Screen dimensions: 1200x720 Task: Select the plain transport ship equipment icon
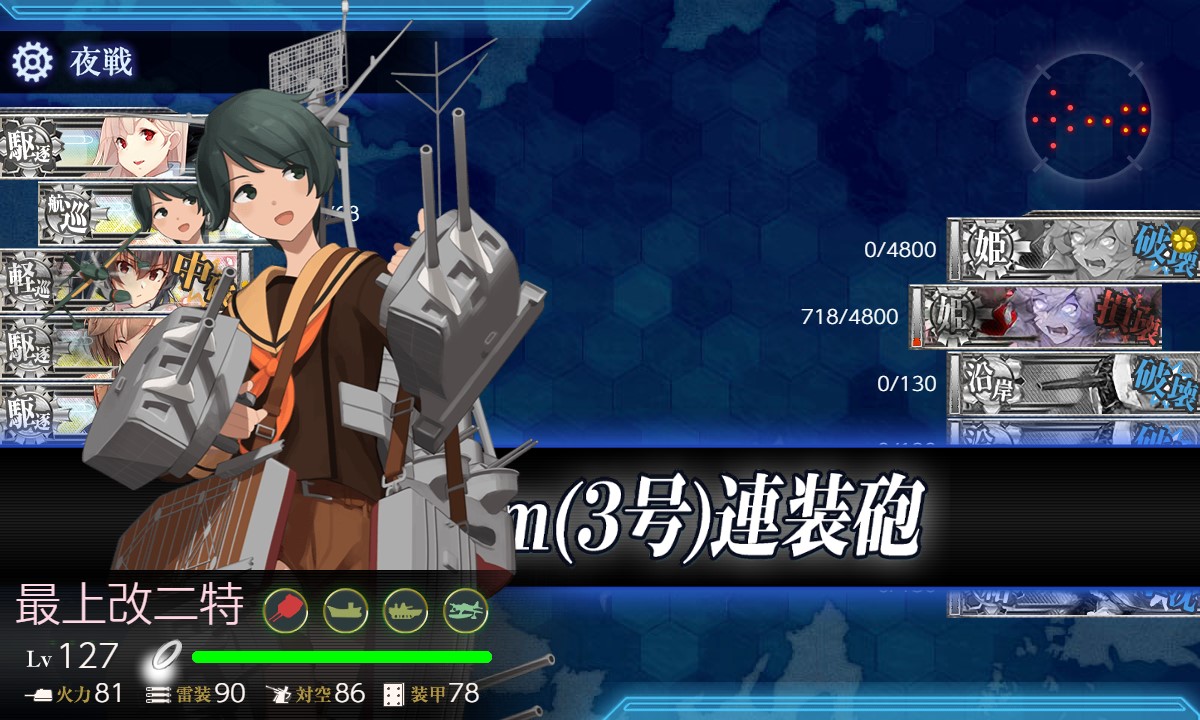pyautogui.click(x=345, y=609)
